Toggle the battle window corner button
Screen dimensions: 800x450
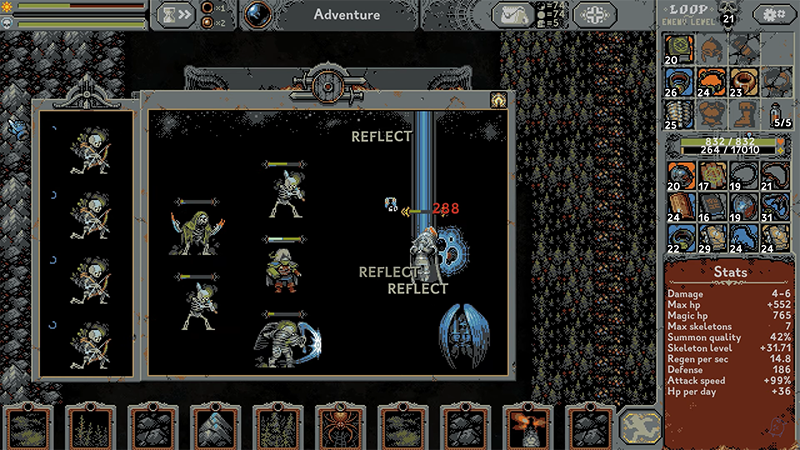click(496, 100)
